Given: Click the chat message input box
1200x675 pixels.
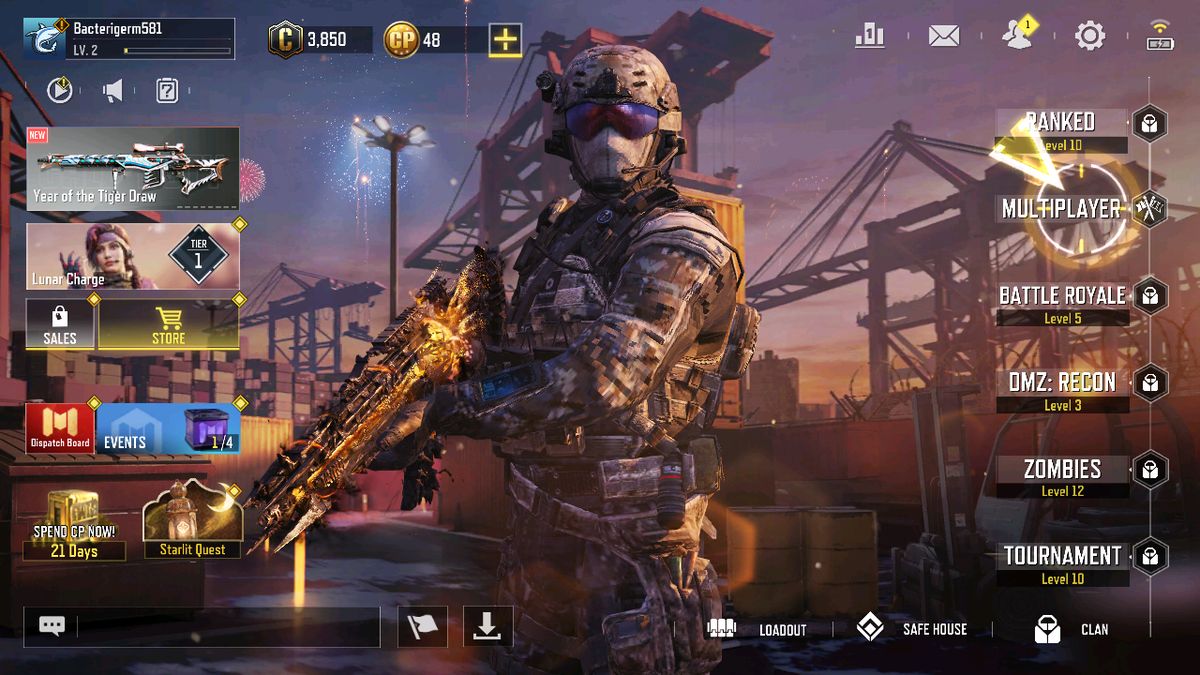Looking at the screenshot, I should coord(228,627).
